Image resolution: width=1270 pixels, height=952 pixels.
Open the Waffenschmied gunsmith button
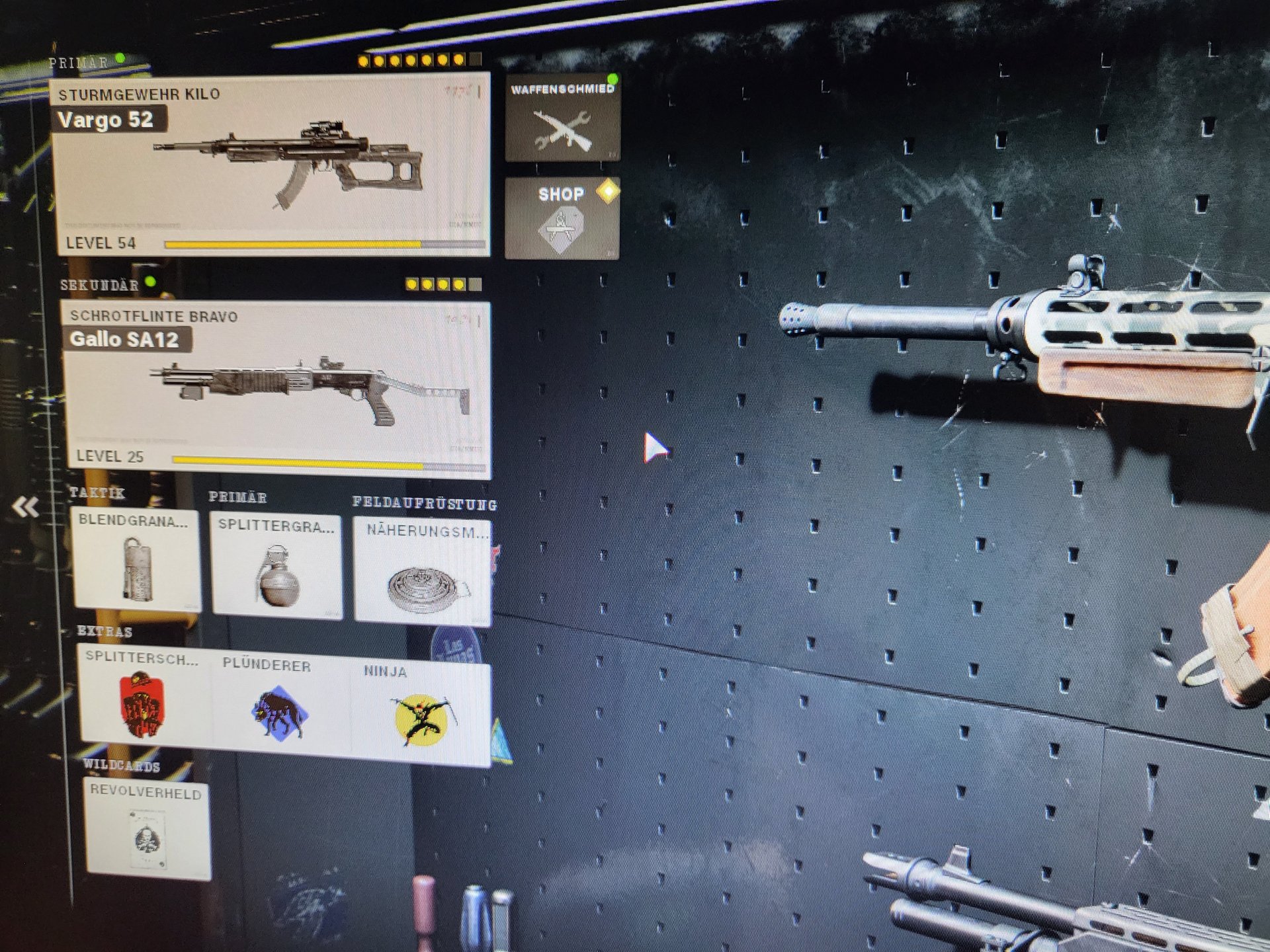pyautogui.click(x=562, y=118)
